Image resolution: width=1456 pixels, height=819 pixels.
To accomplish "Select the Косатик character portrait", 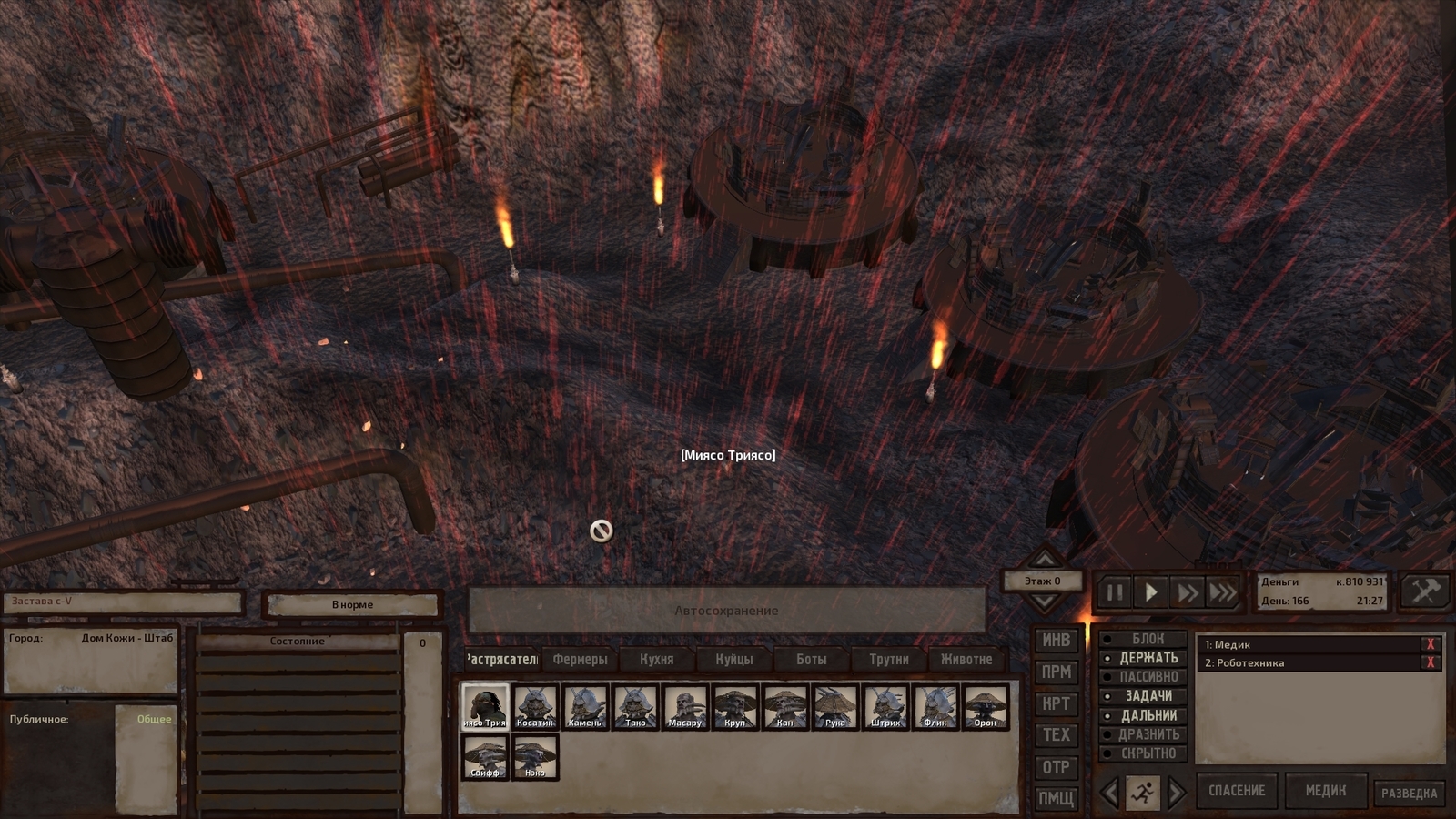I will pos(535,707).
